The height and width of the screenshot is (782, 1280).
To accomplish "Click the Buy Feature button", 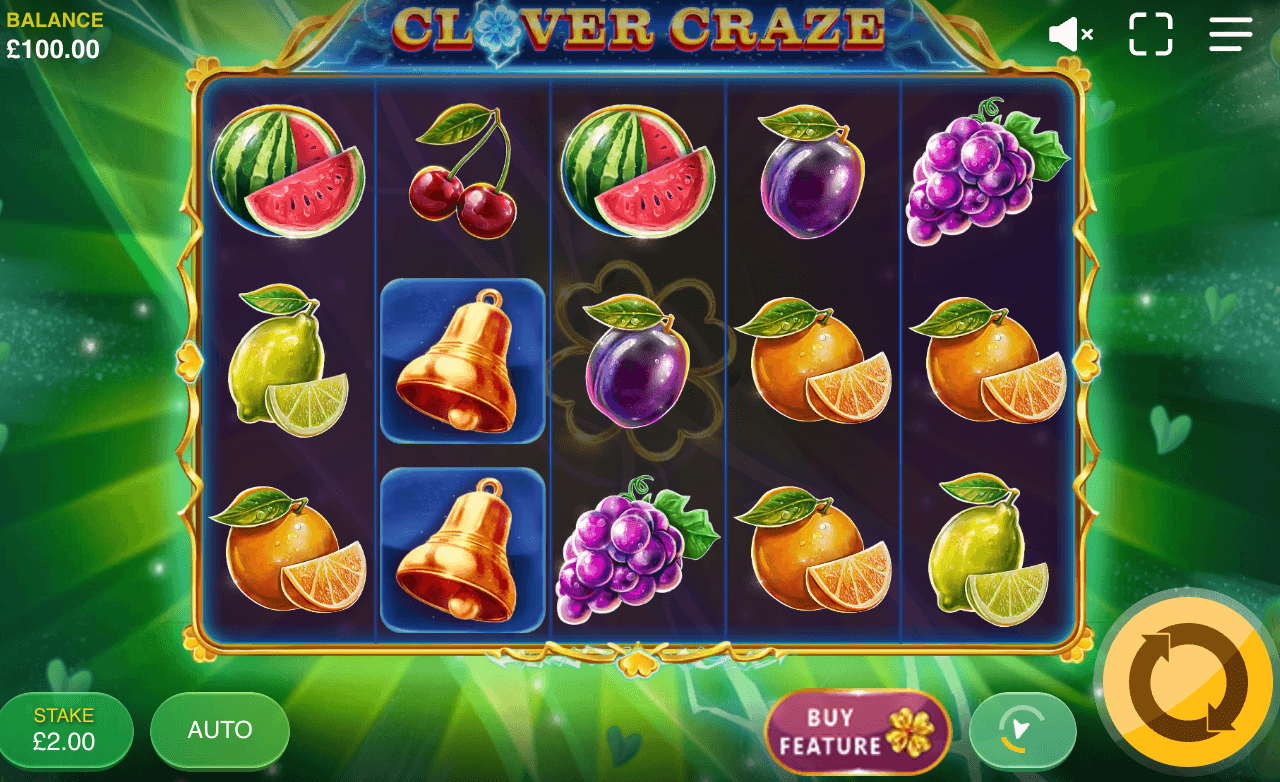I will click(855, 730).
